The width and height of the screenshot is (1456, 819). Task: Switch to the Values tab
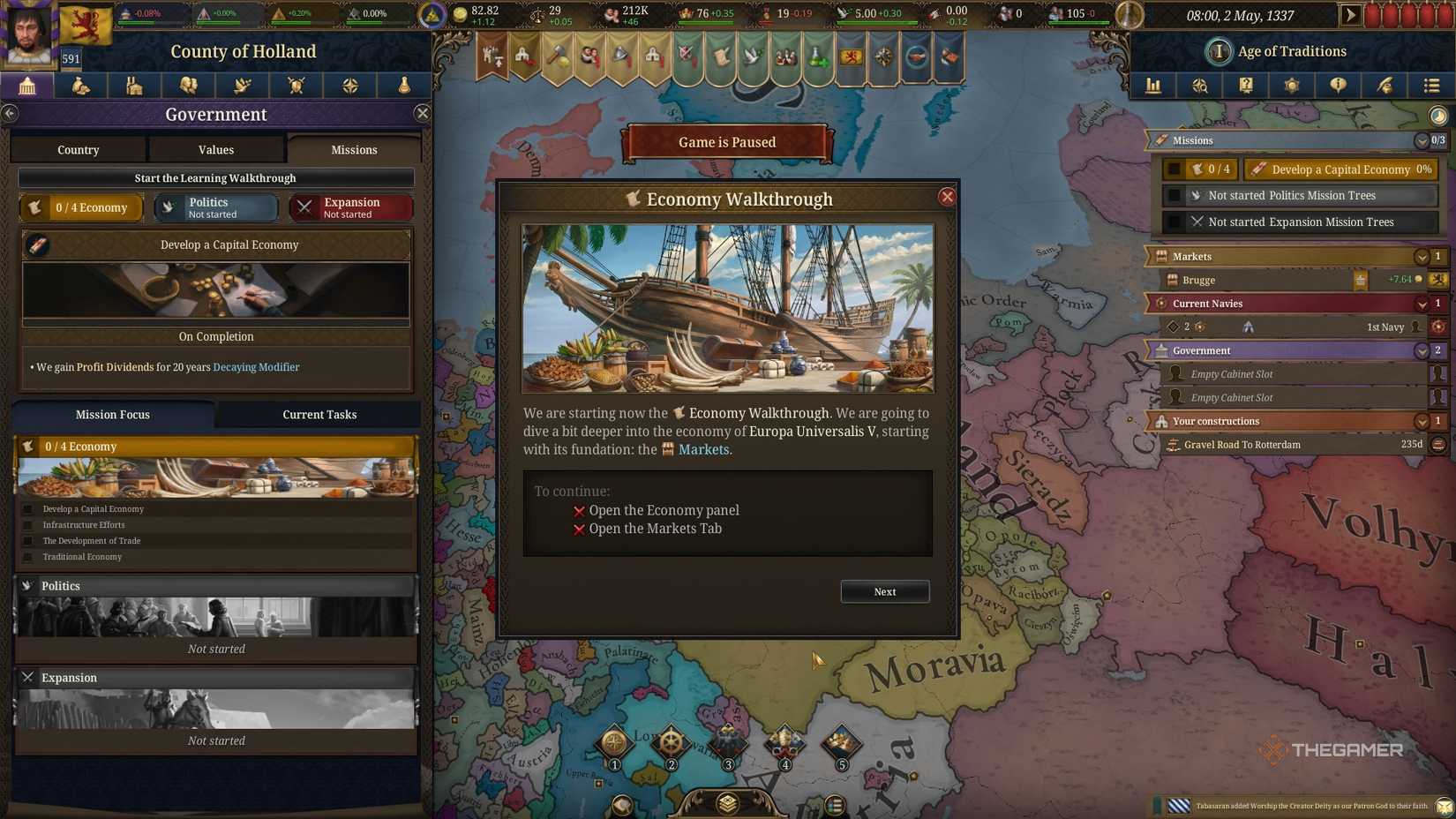point(215,149)
